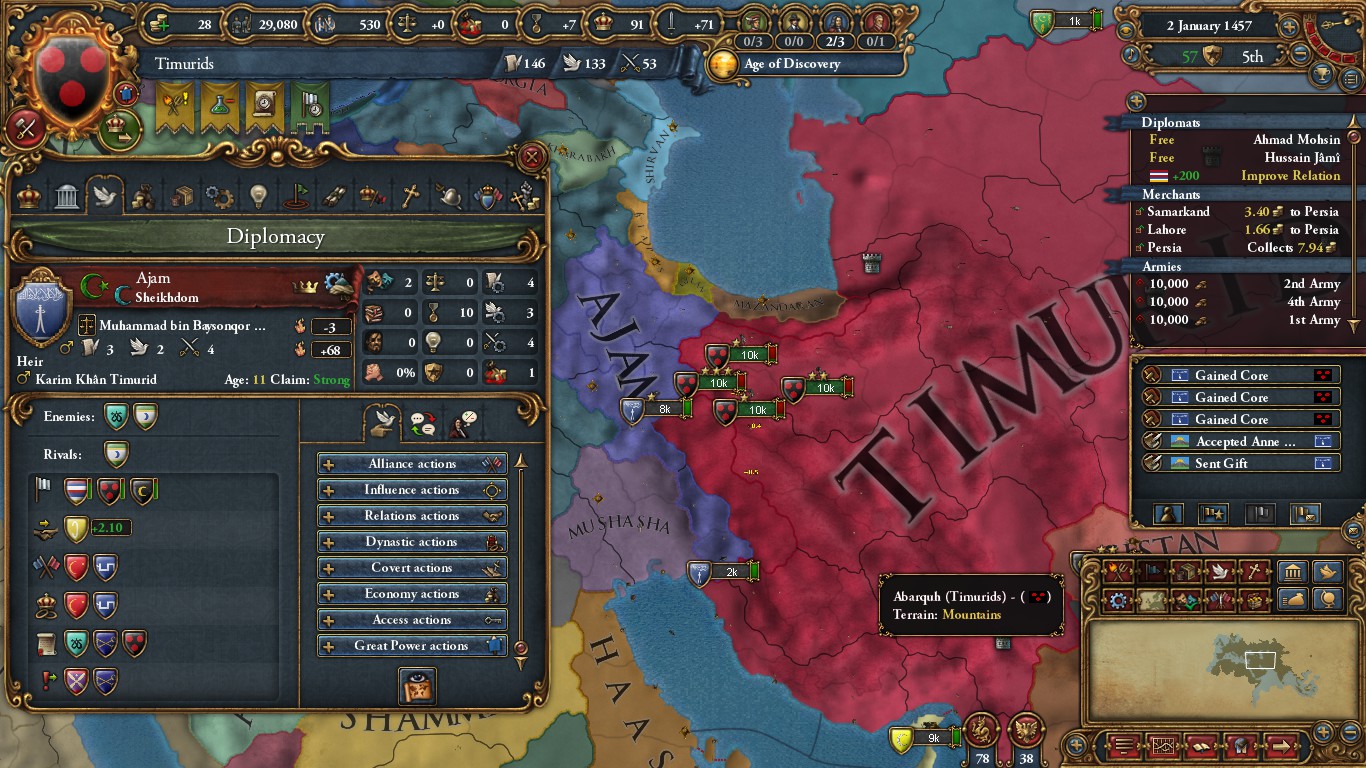Open the Religion tab cross icon
The height and width of the screenshot is (768, 1366).
click(x=410, y=196)
